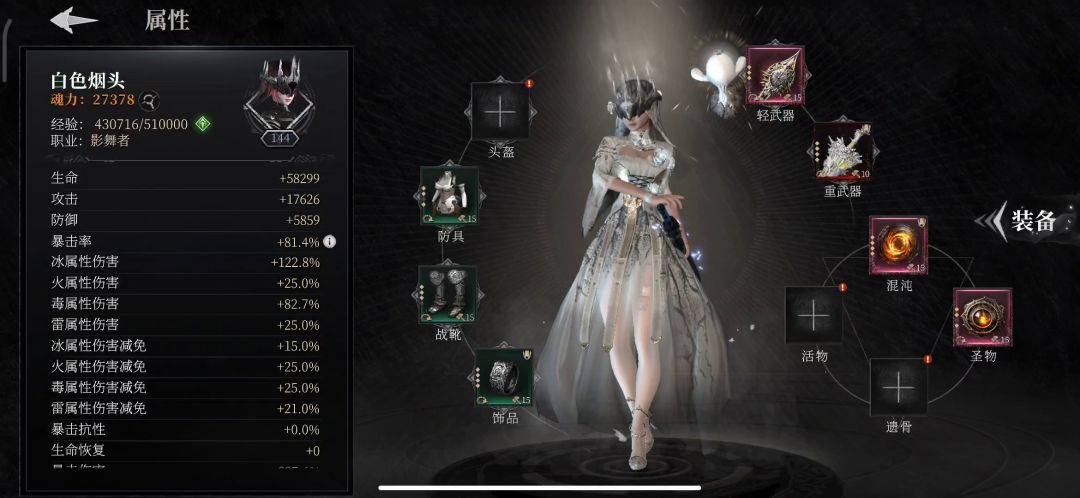Click the info icon beside 暴击率

(x=329, y=241)
